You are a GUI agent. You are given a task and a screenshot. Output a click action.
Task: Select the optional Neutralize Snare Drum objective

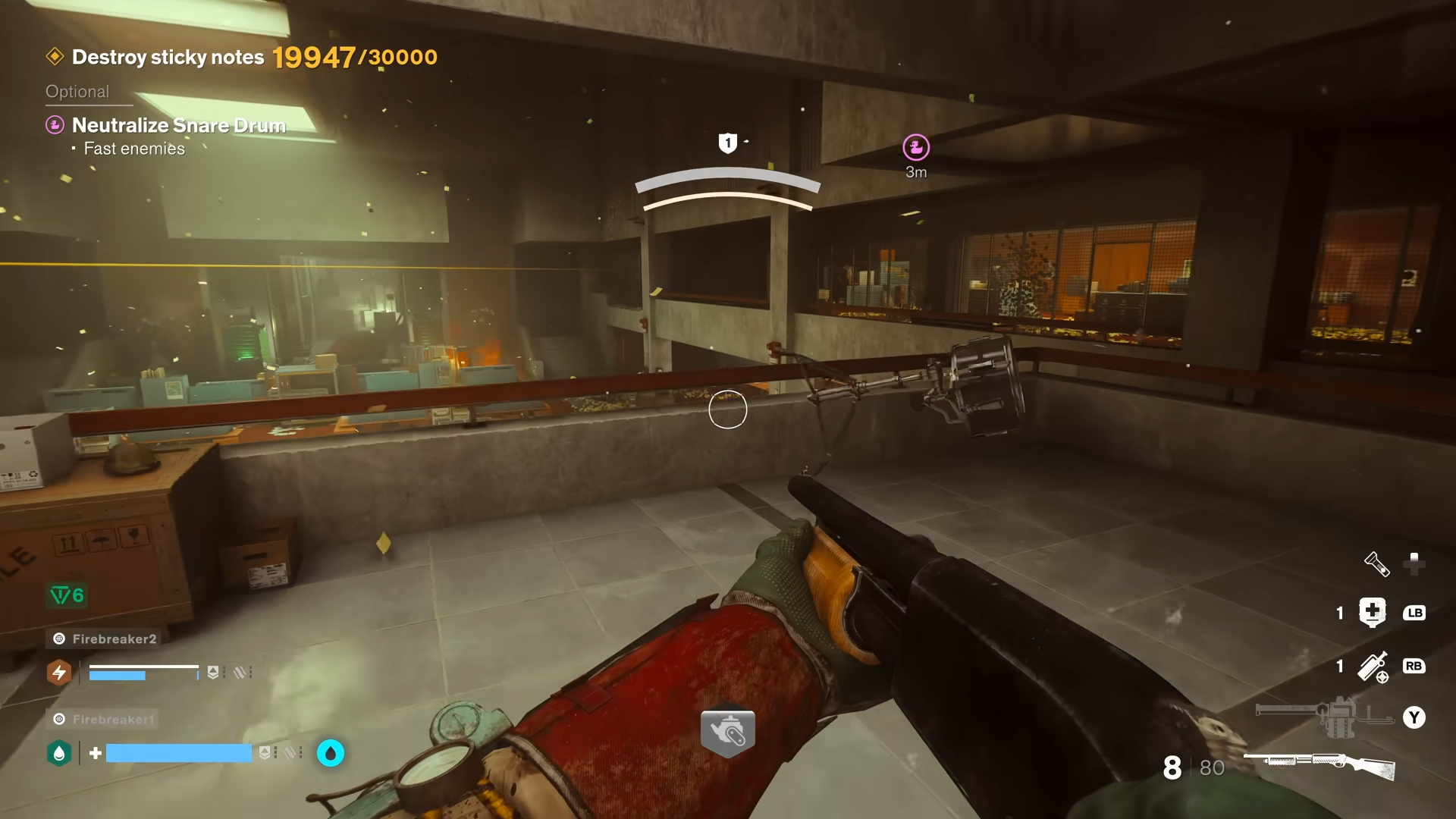click(x=178, y=125)
